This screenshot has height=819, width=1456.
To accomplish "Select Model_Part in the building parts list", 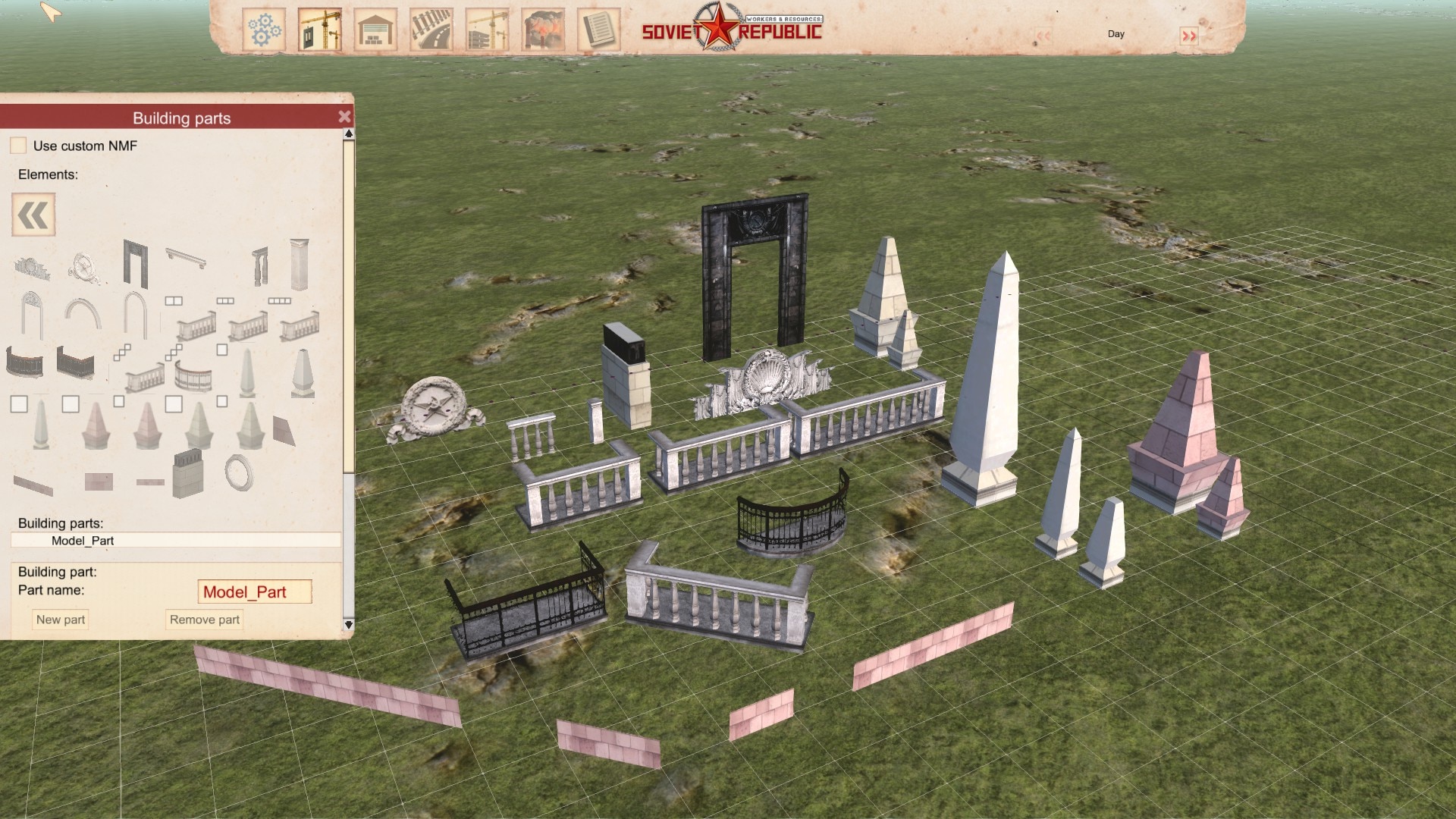I will click(x=83, y=541).
